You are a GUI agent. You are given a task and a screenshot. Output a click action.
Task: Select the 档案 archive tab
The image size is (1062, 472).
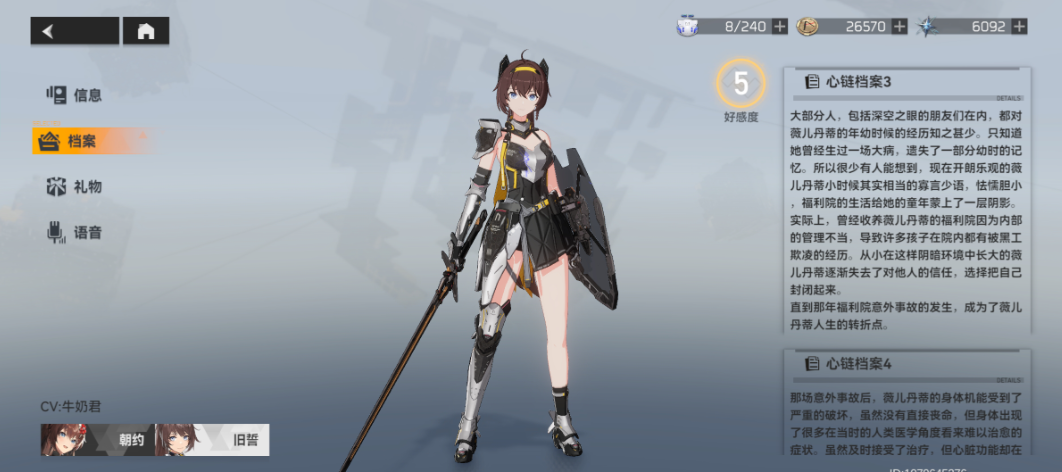[x=80, y=141]
